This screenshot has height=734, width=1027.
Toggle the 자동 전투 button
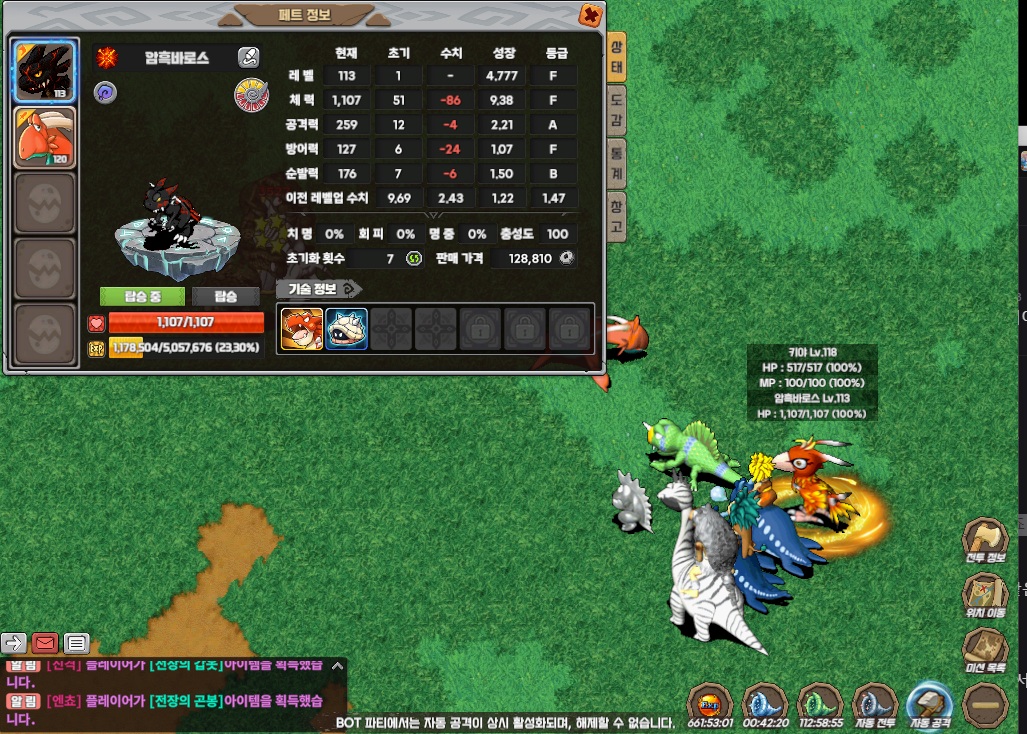[877, 704]
